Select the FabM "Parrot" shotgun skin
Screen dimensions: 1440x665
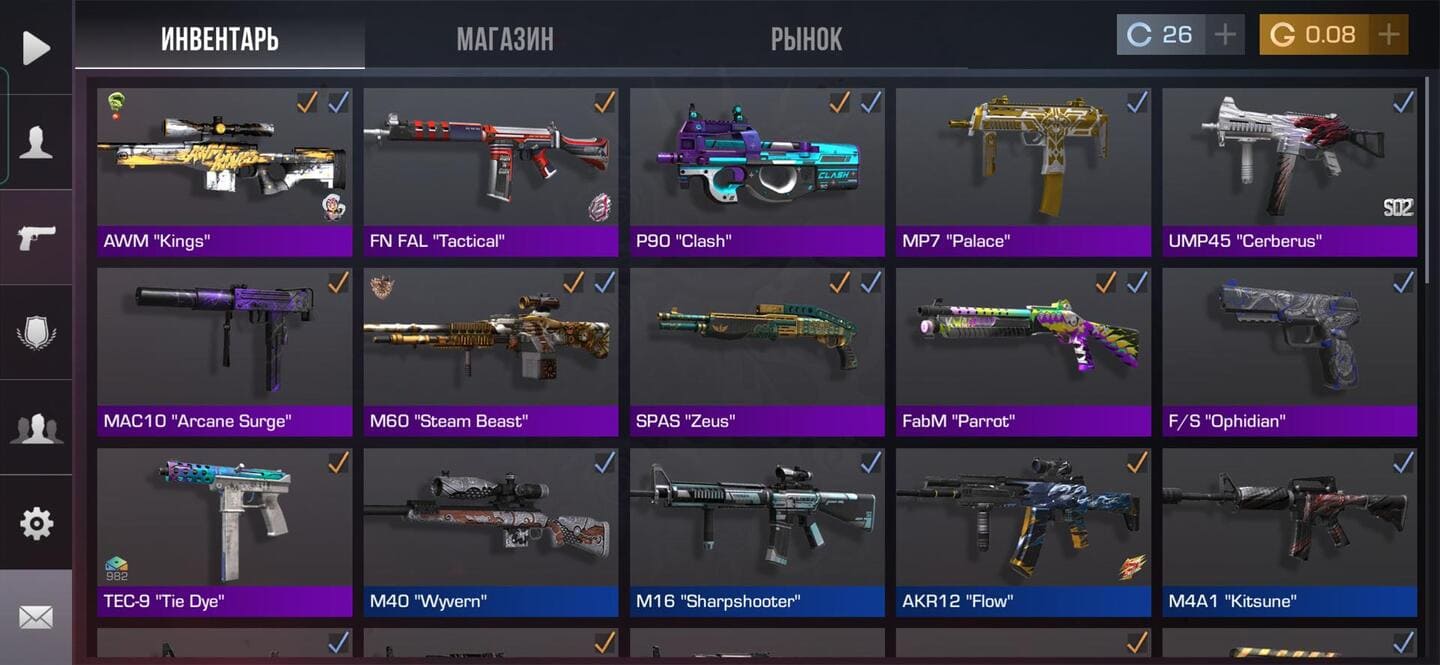point(1023,340)
